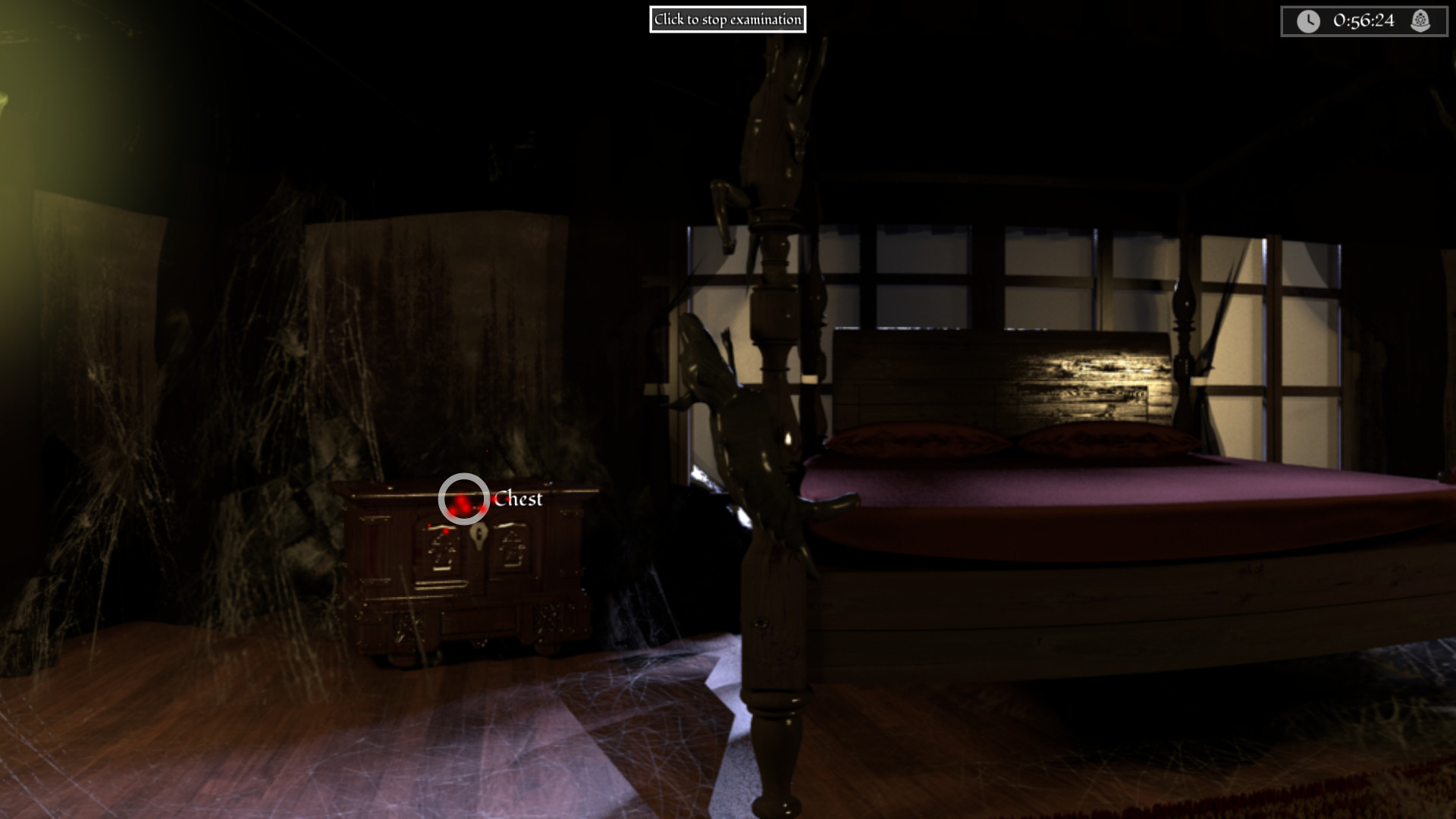The width and height of the screenshot is (1456, 819).
Task: Examine the timer reading 0:56:24
Action: tap(1363, 20)
